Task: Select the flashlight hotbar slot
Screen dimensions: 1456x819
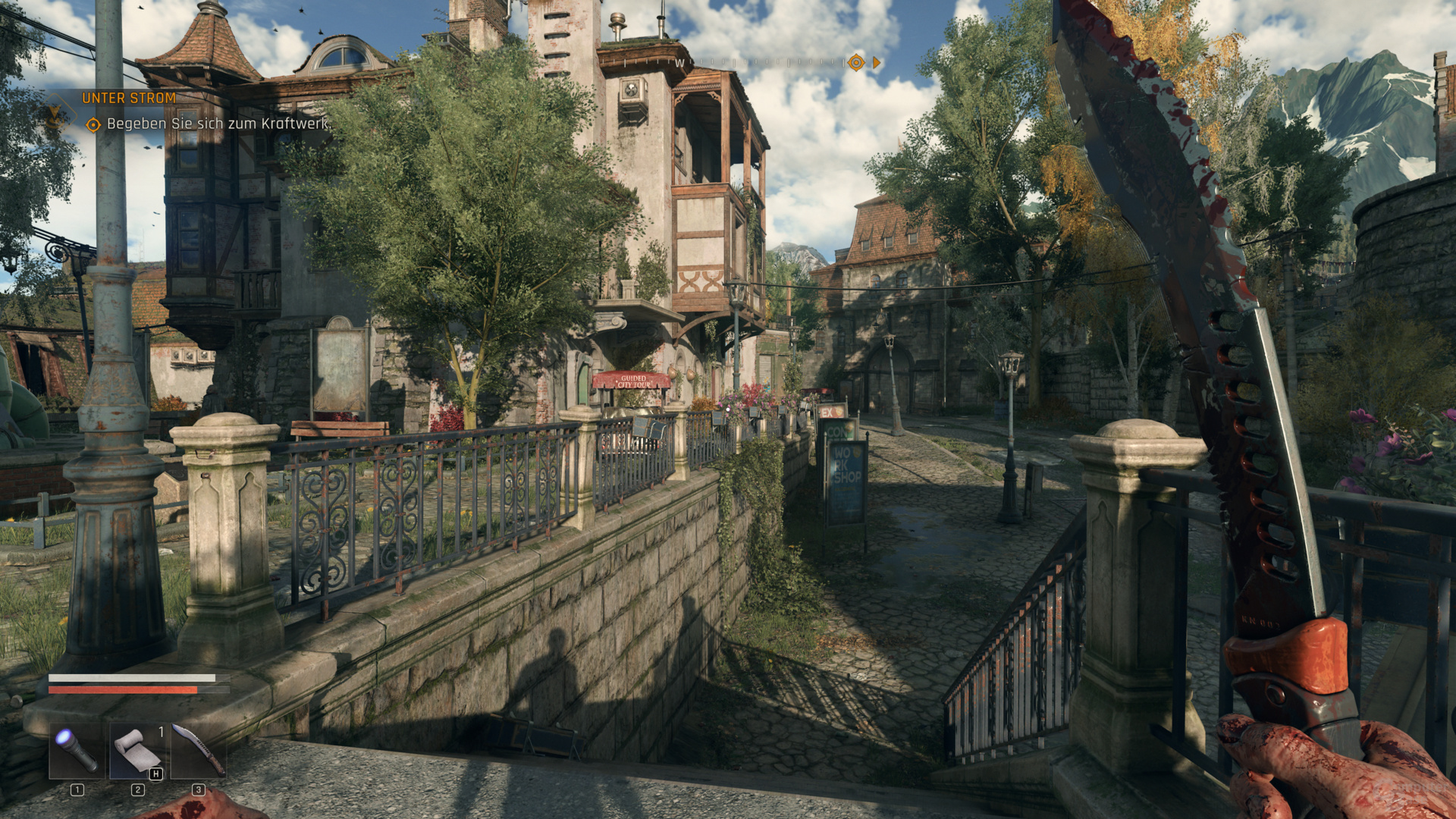Action: click(x=77, y=750)
